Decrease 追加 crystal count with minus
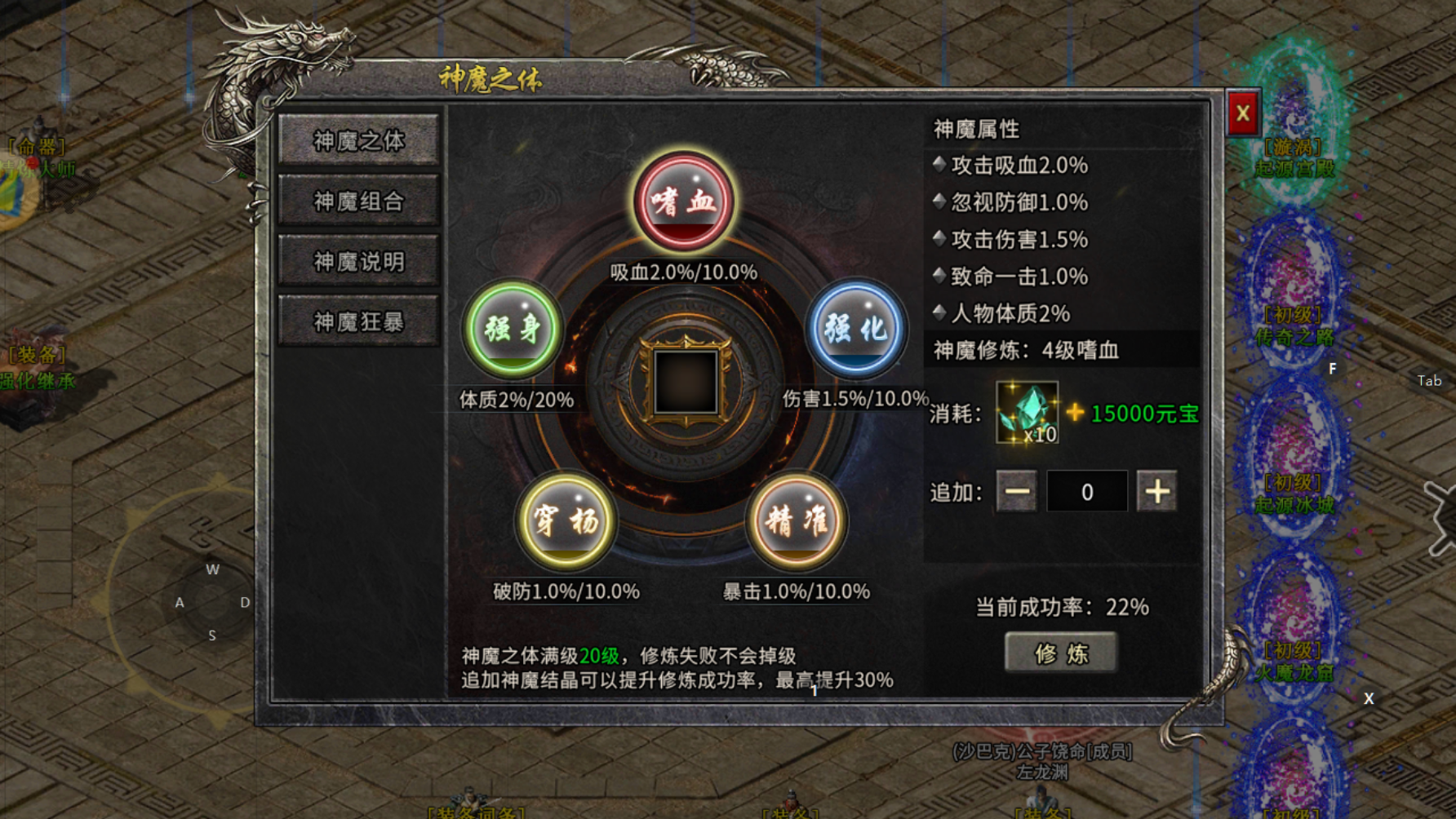Screen dimensions: 1456x819 pos(1016,490)
